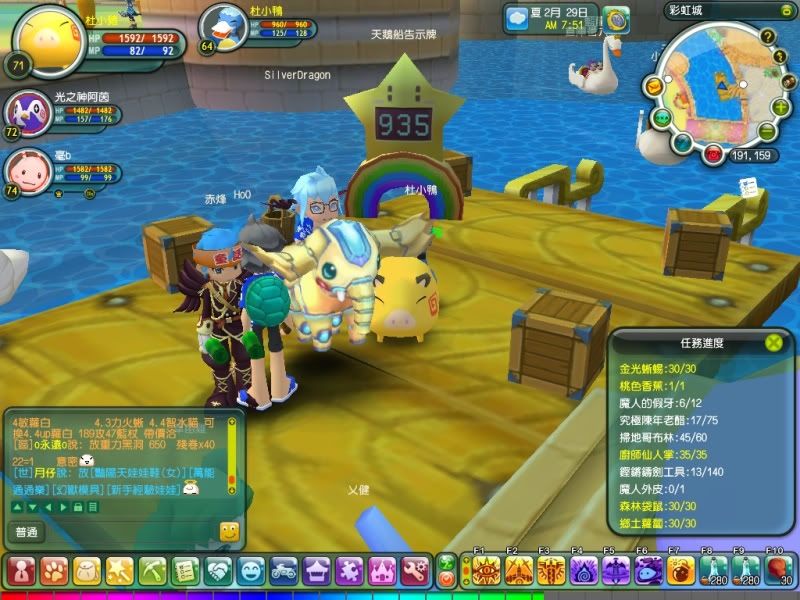Viewport: 800px width, 600px height.
Task: Open the motorcycle mount menu
Action: pos(284,571)
